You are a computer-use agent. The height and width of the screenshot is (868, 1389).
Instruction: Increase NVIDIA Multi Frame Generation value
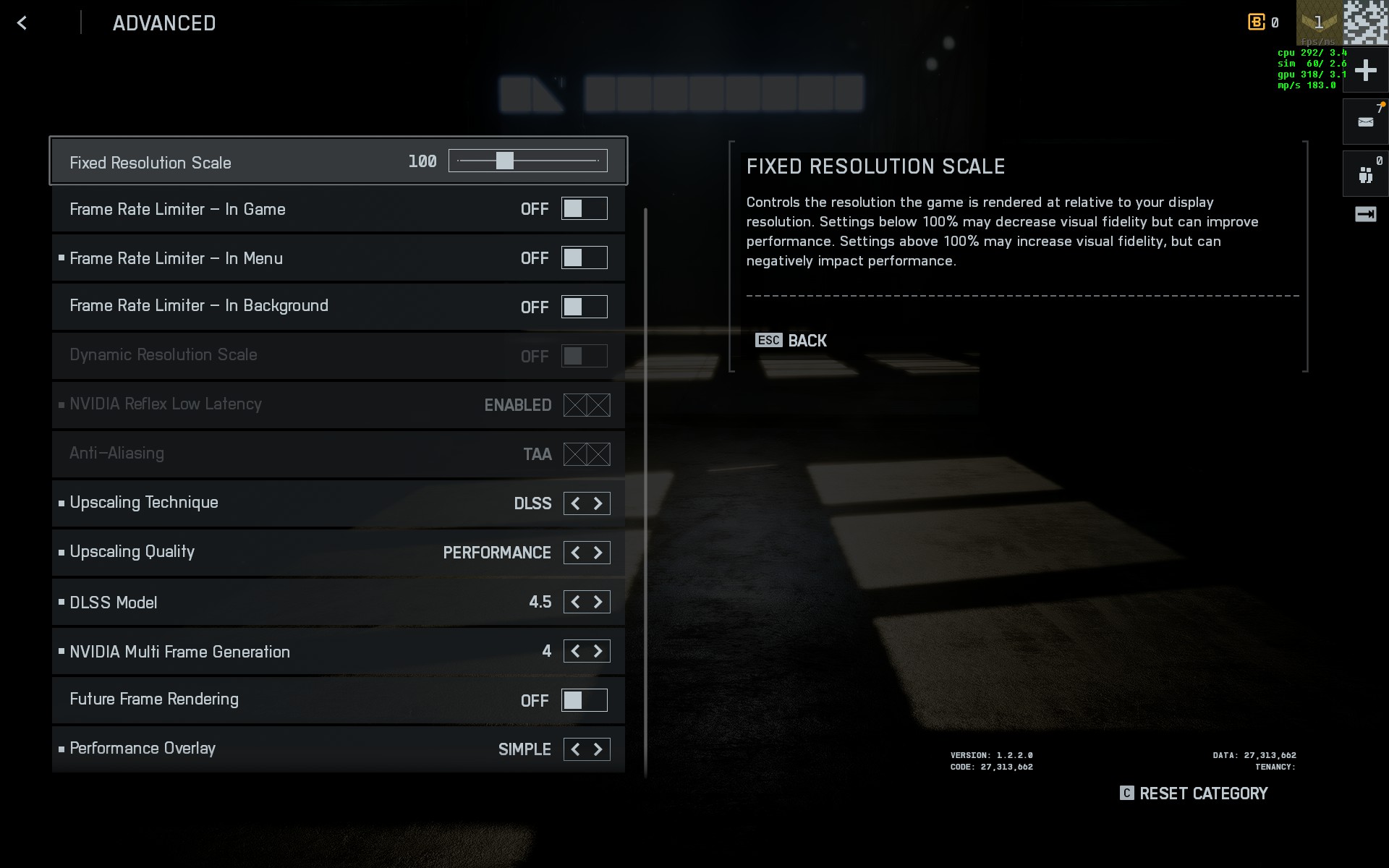[598, 651]
